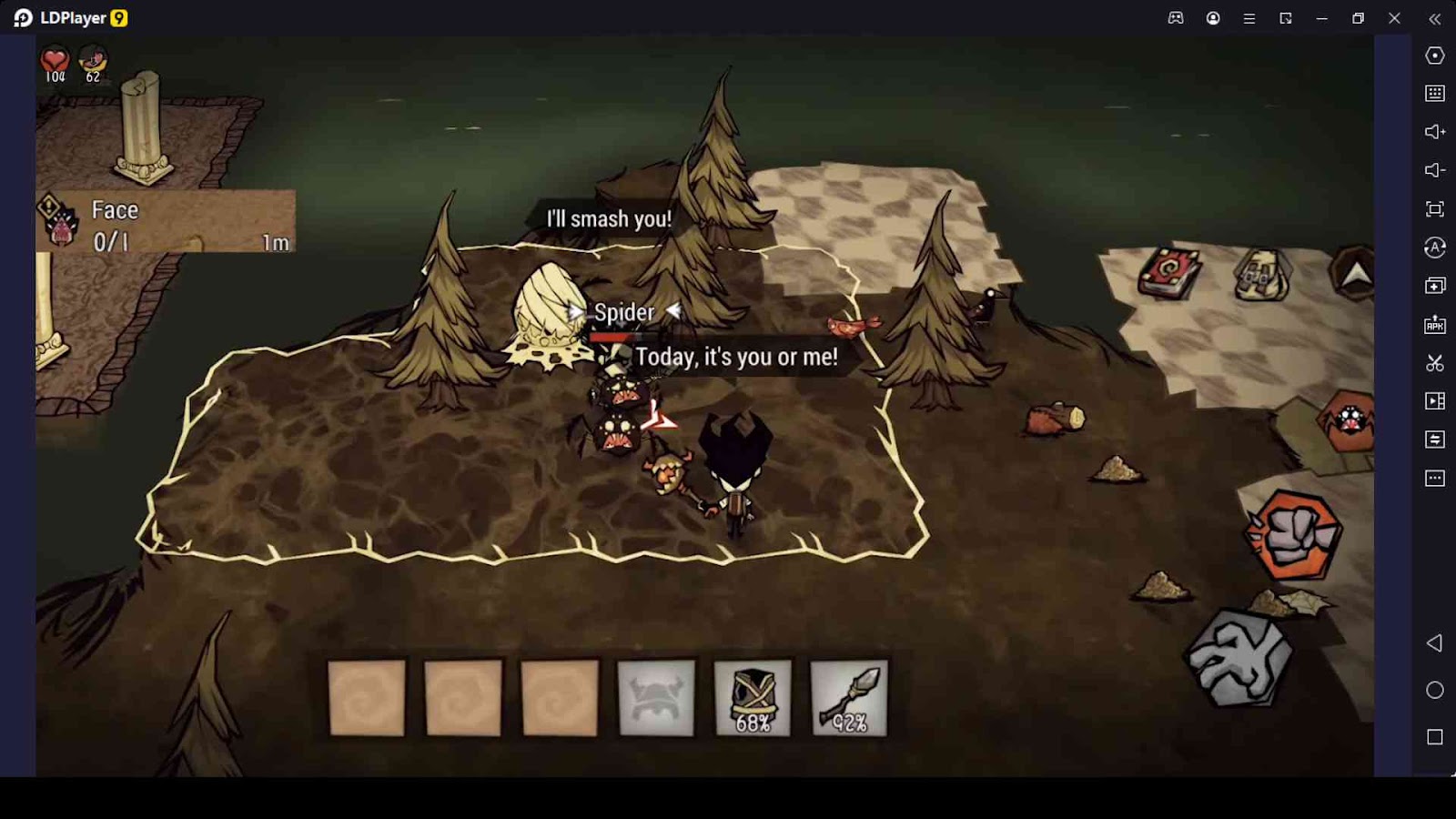
Task: Tap the gray grabbing hand action button
Action: [1239, 658]
